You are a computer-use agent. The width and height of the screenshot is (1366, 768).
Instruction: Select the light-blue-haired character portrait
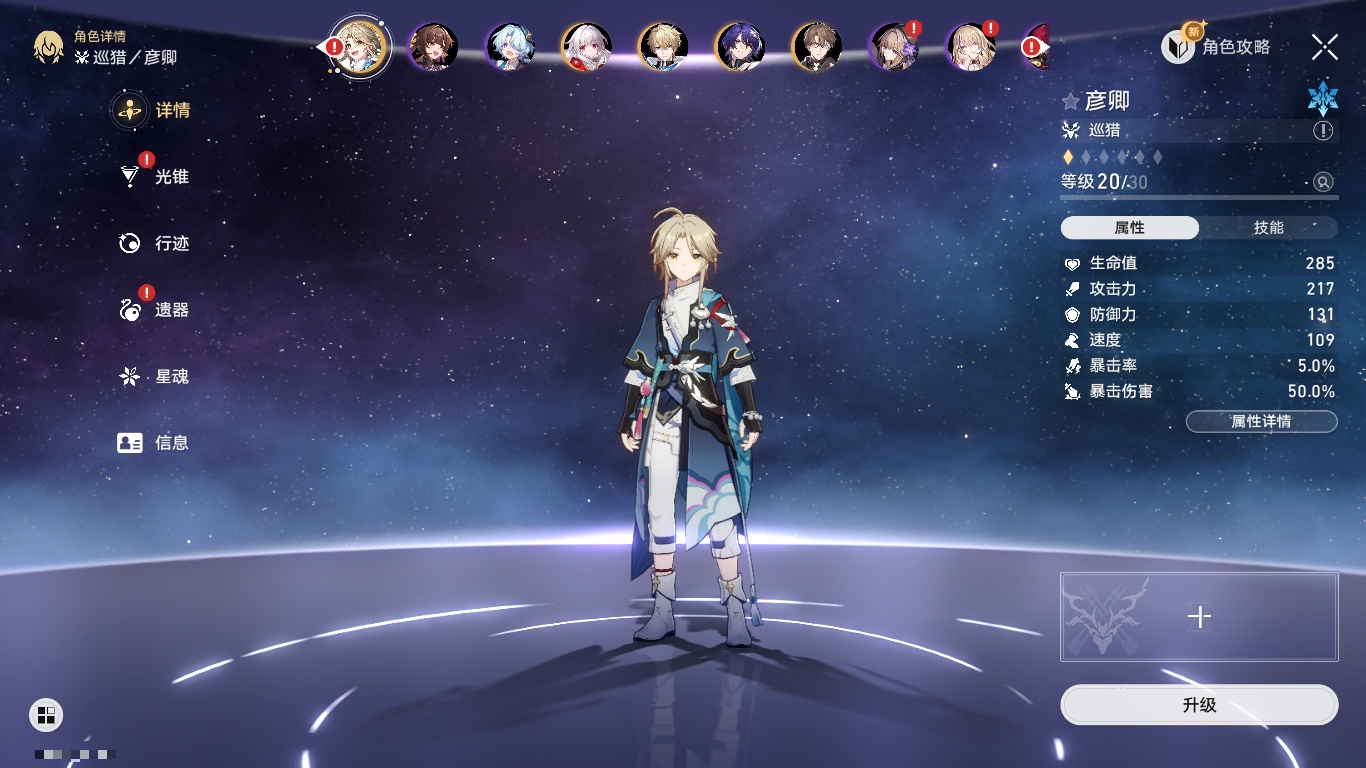tap(510, 47)
